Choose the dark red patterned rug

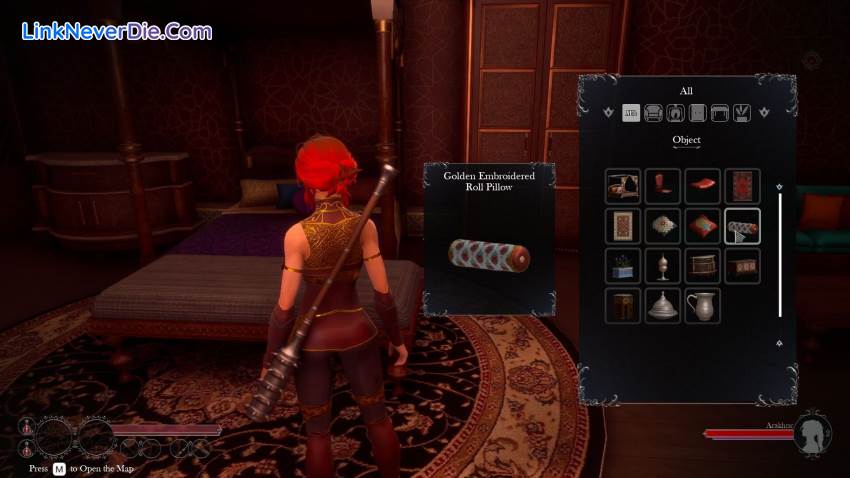click(742, 187)
